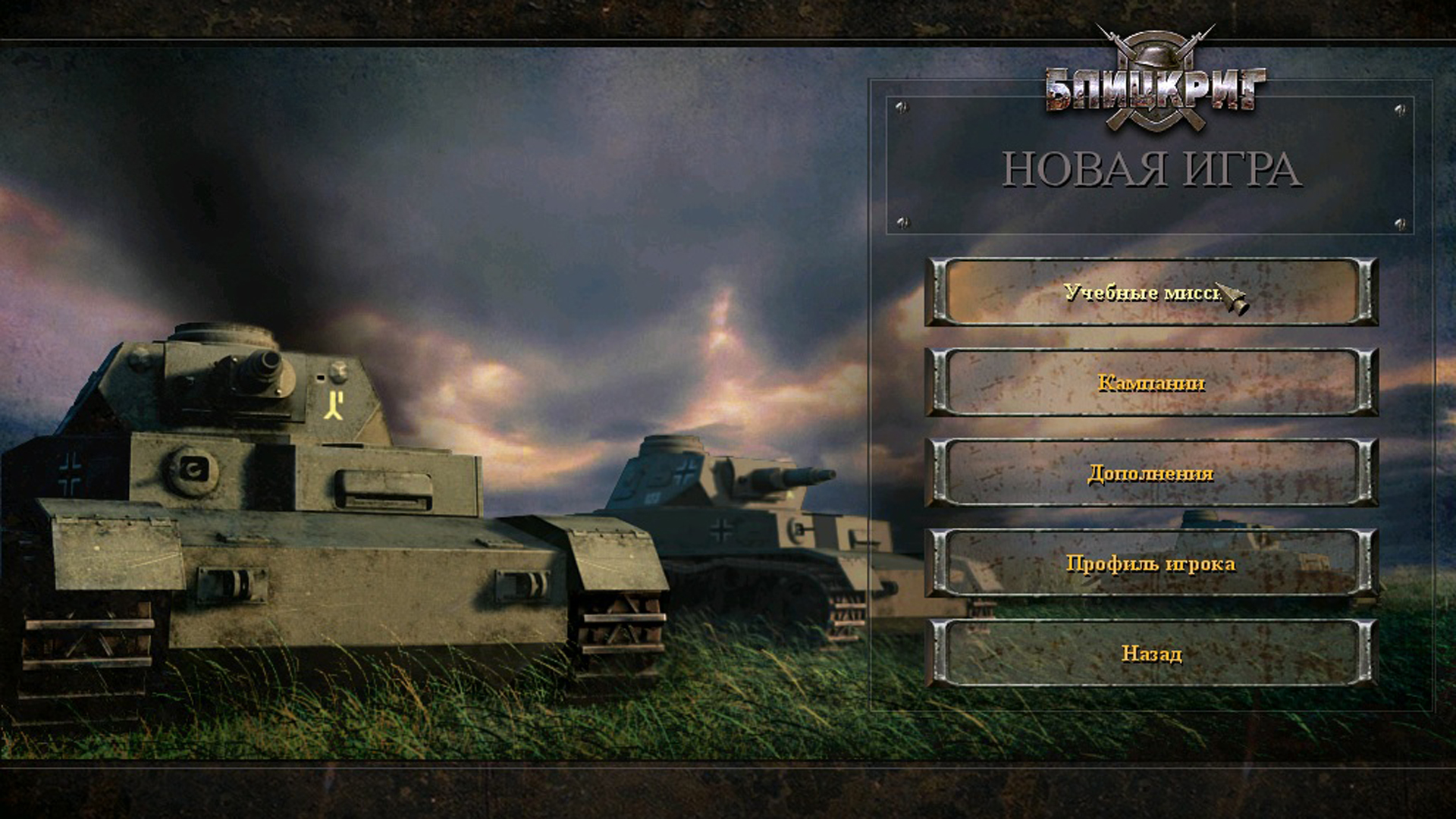The image size is (1456, 819).
Task: Click the left bayonet atop the logo
Action: pyautogui.click(x=1103, y=29)
